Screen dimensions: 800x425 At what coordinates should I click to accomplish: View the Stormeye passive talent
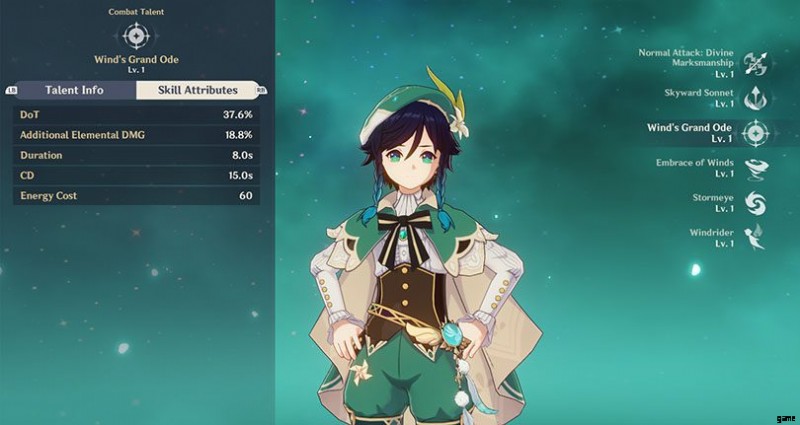point(755,203)
